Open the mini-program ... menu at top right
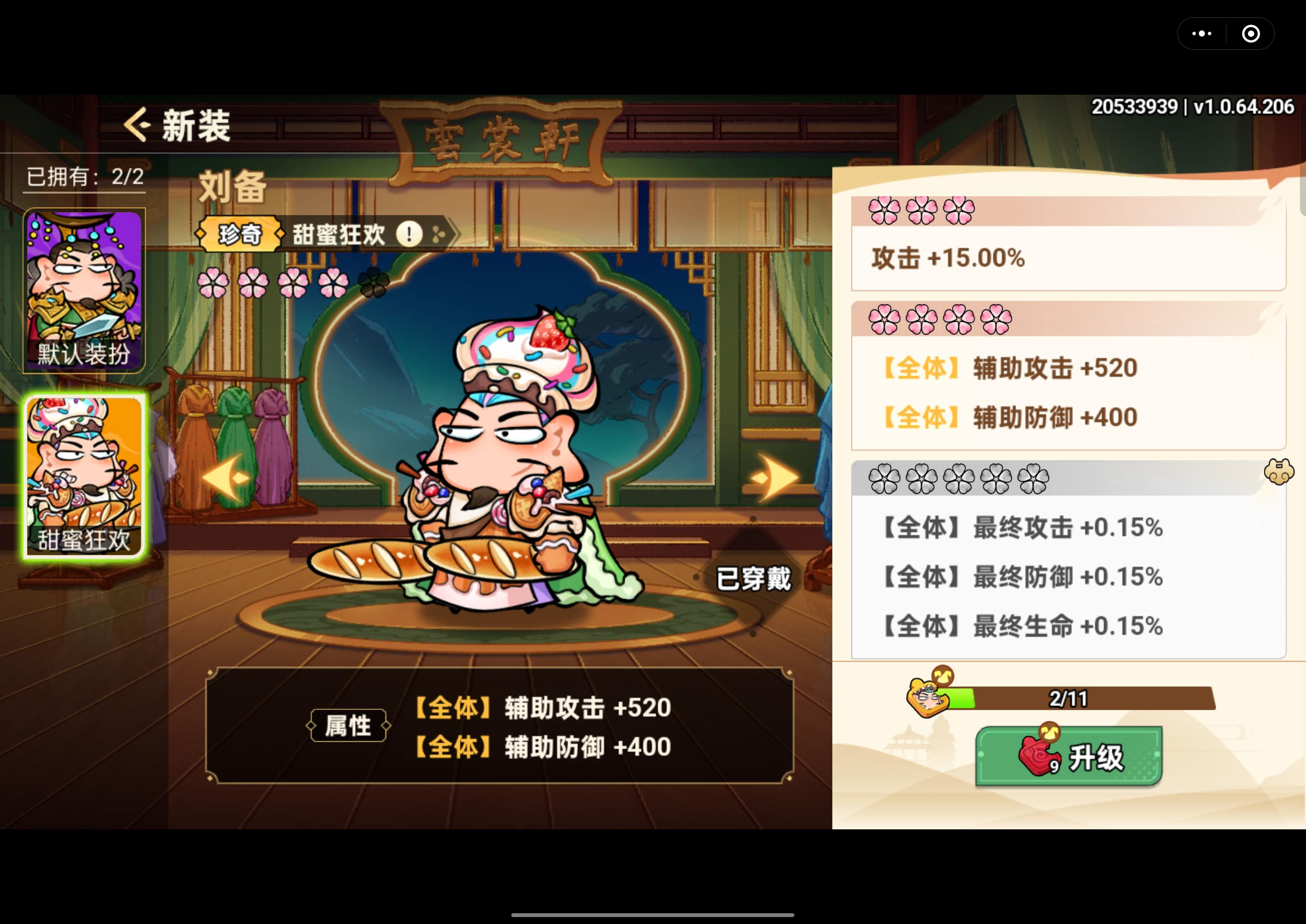This screenshot has width=1306, height=924. [1202, 33]
